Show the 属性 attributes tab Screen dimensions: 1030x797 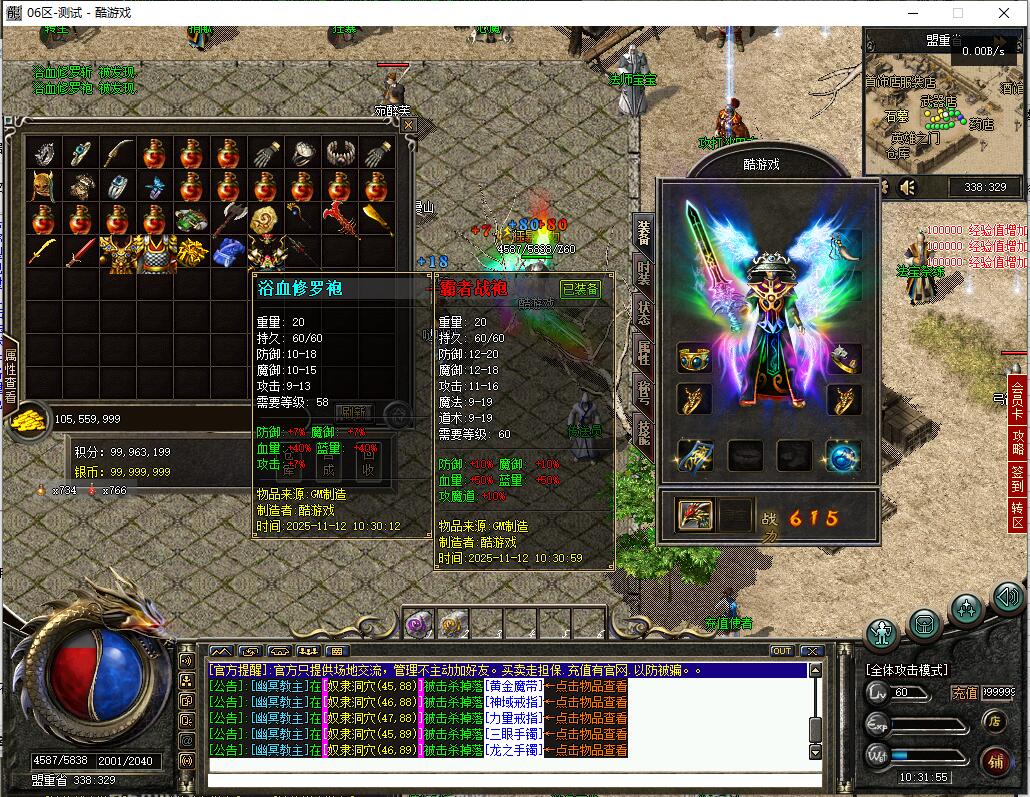pyautogui.click(x=643, y=351)
